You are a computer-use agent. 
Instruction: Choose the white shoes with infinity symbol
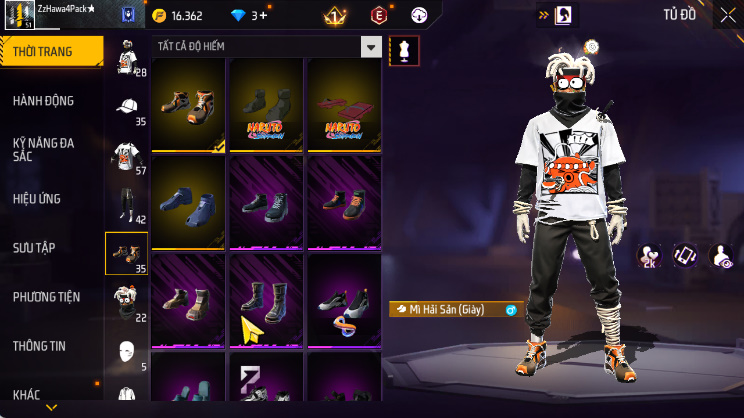coord(344,298)
